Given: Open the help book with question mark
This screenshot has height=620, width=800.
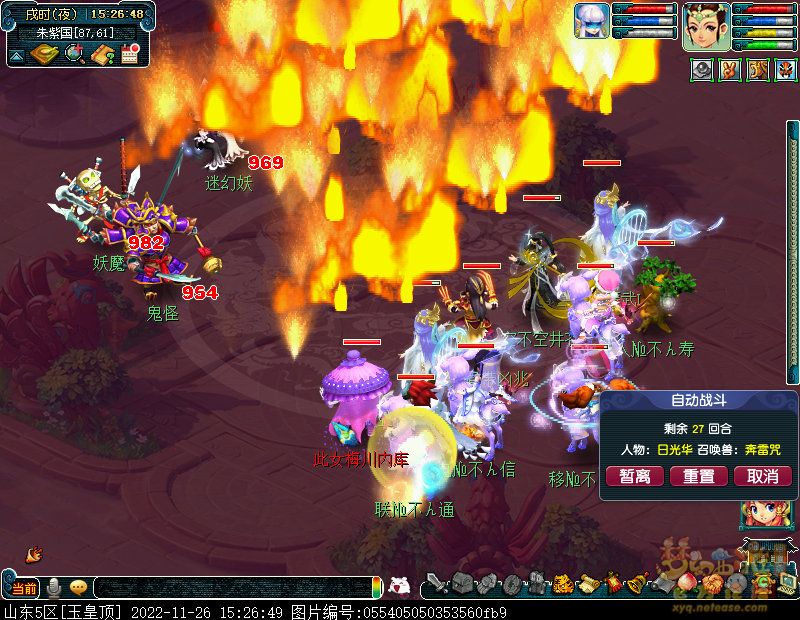Looking at the screenshot, I should point(102,54).
